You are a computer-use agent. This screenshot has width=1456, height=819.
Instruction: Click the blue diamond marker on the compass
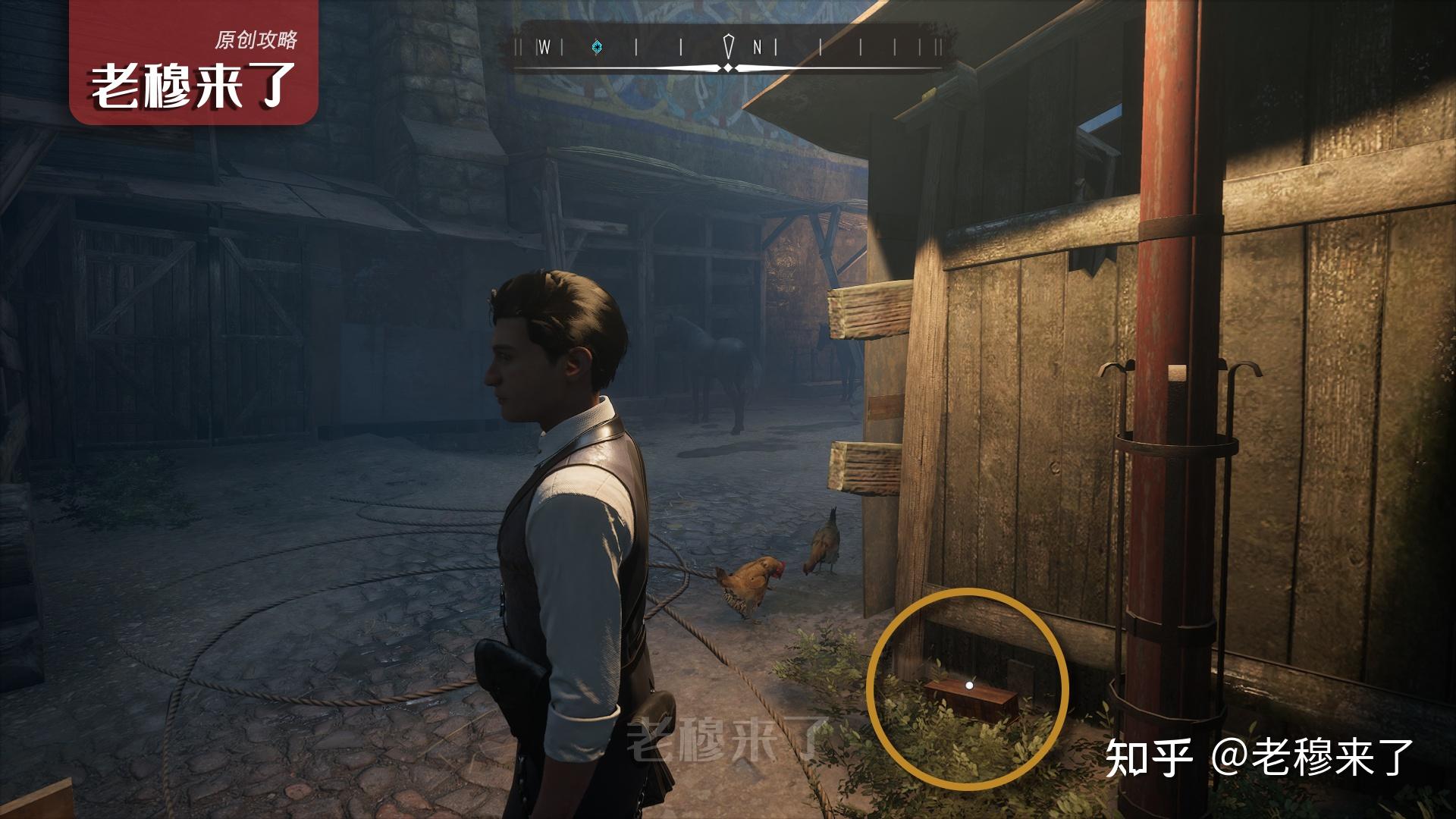point(598,47)
